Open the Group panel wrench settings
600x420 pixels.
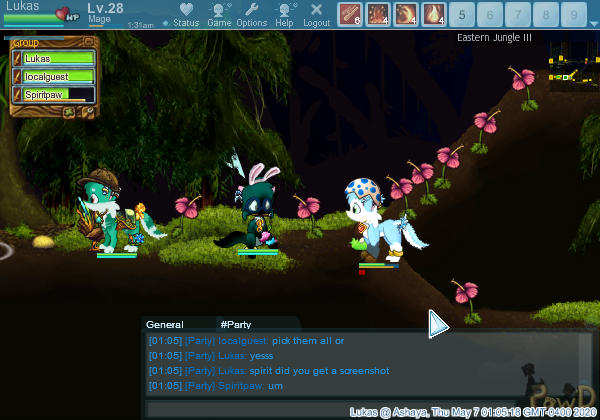[88, 111]
